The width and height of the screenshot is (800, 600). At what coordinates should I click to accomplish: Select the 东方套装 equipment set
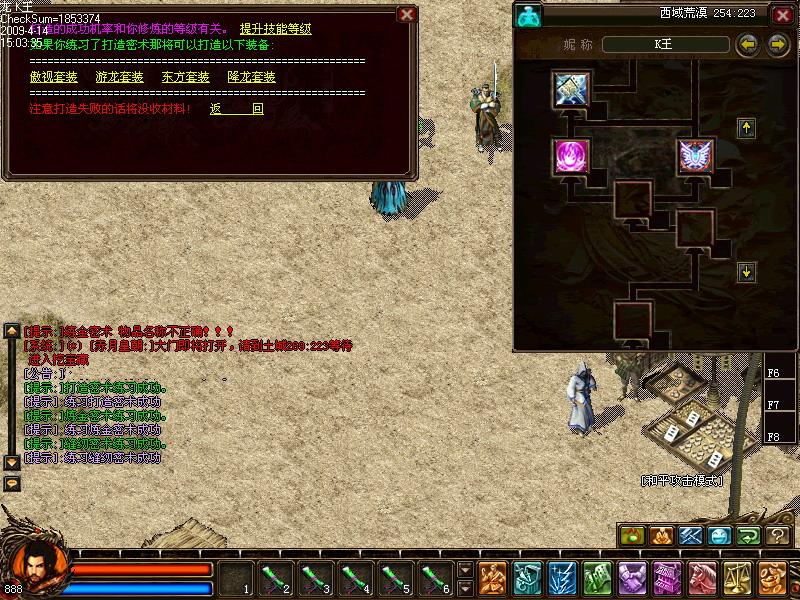click(x=185, y=77)
